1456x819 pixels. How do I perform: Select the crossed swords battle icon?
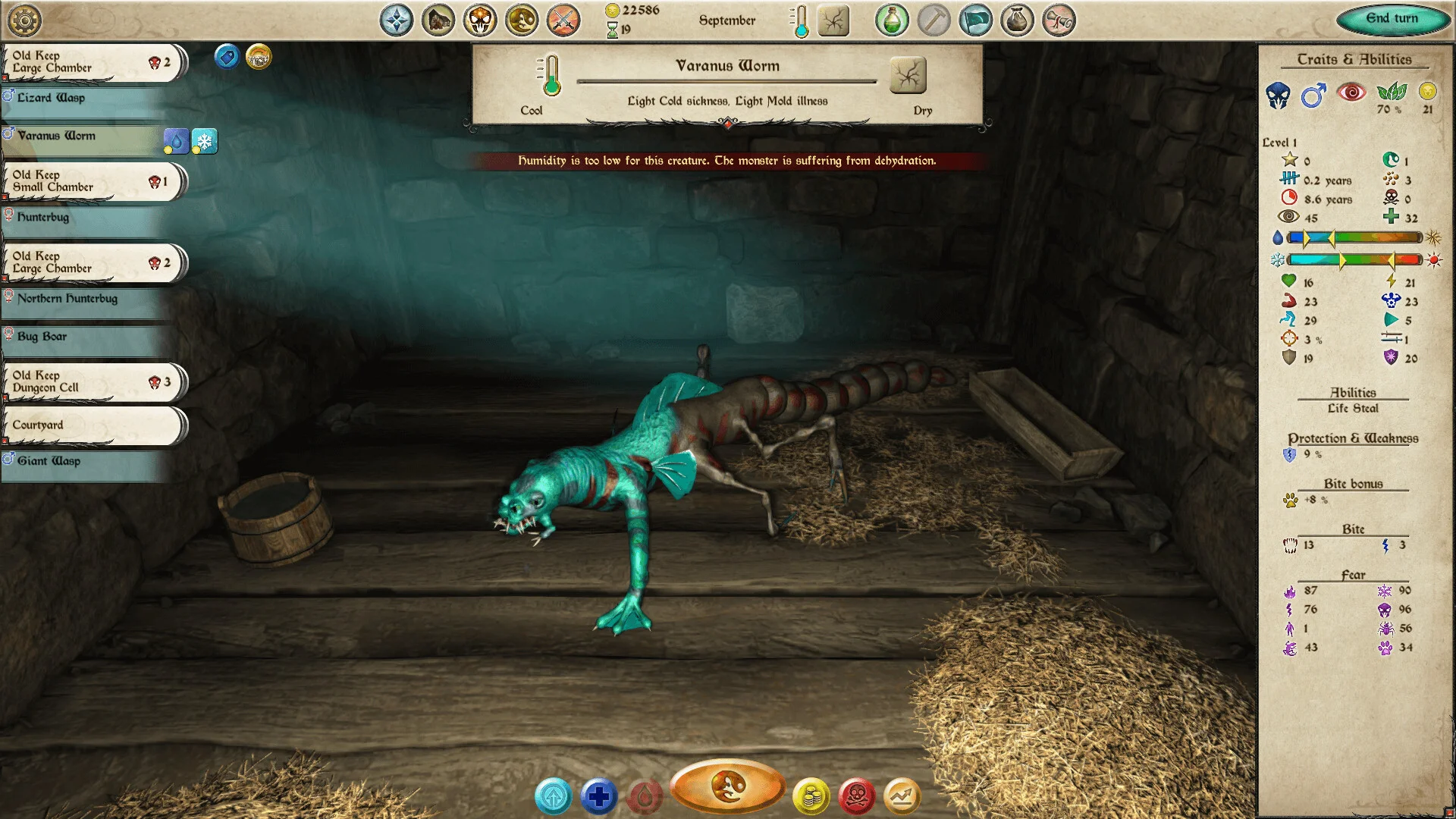click(x=563, y=20)
